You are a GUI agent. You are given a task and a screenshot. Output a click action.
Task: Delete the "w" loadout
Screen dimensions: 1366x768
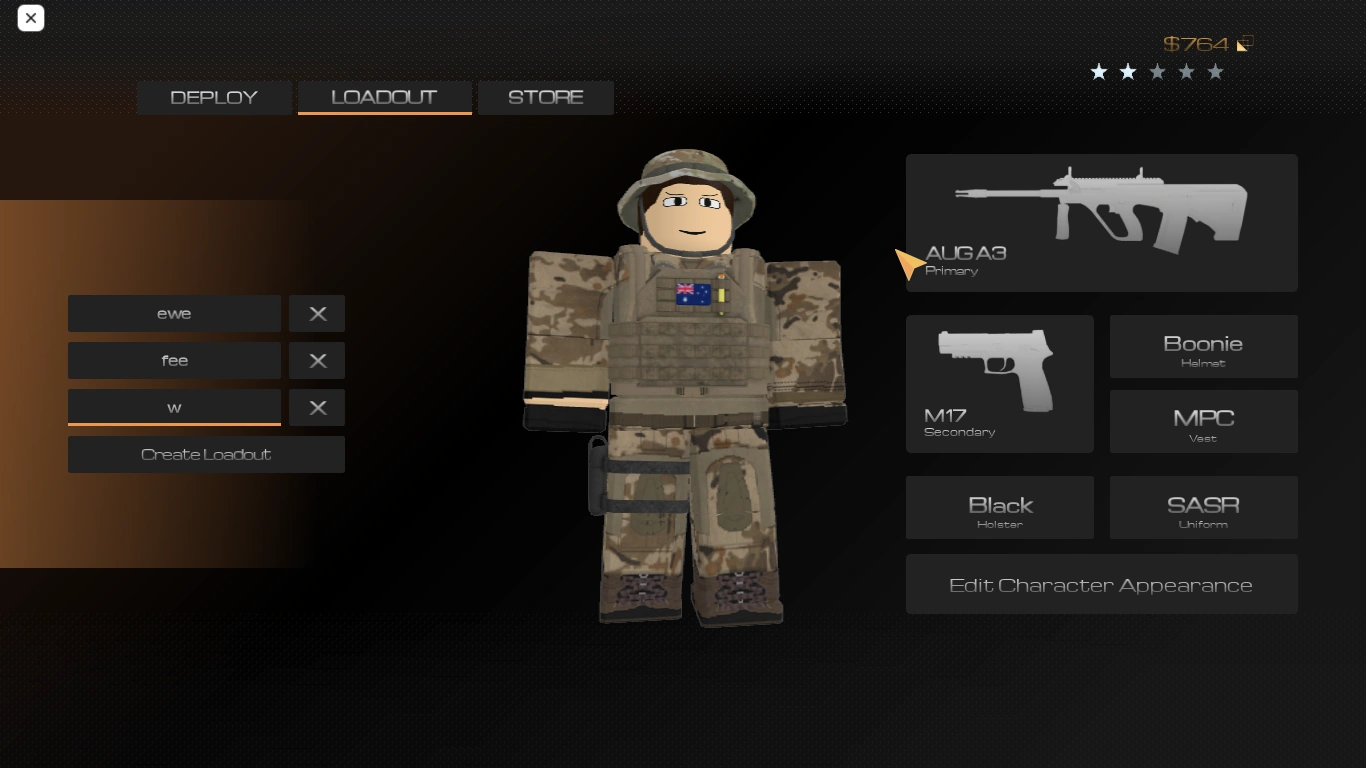[316, 407]
